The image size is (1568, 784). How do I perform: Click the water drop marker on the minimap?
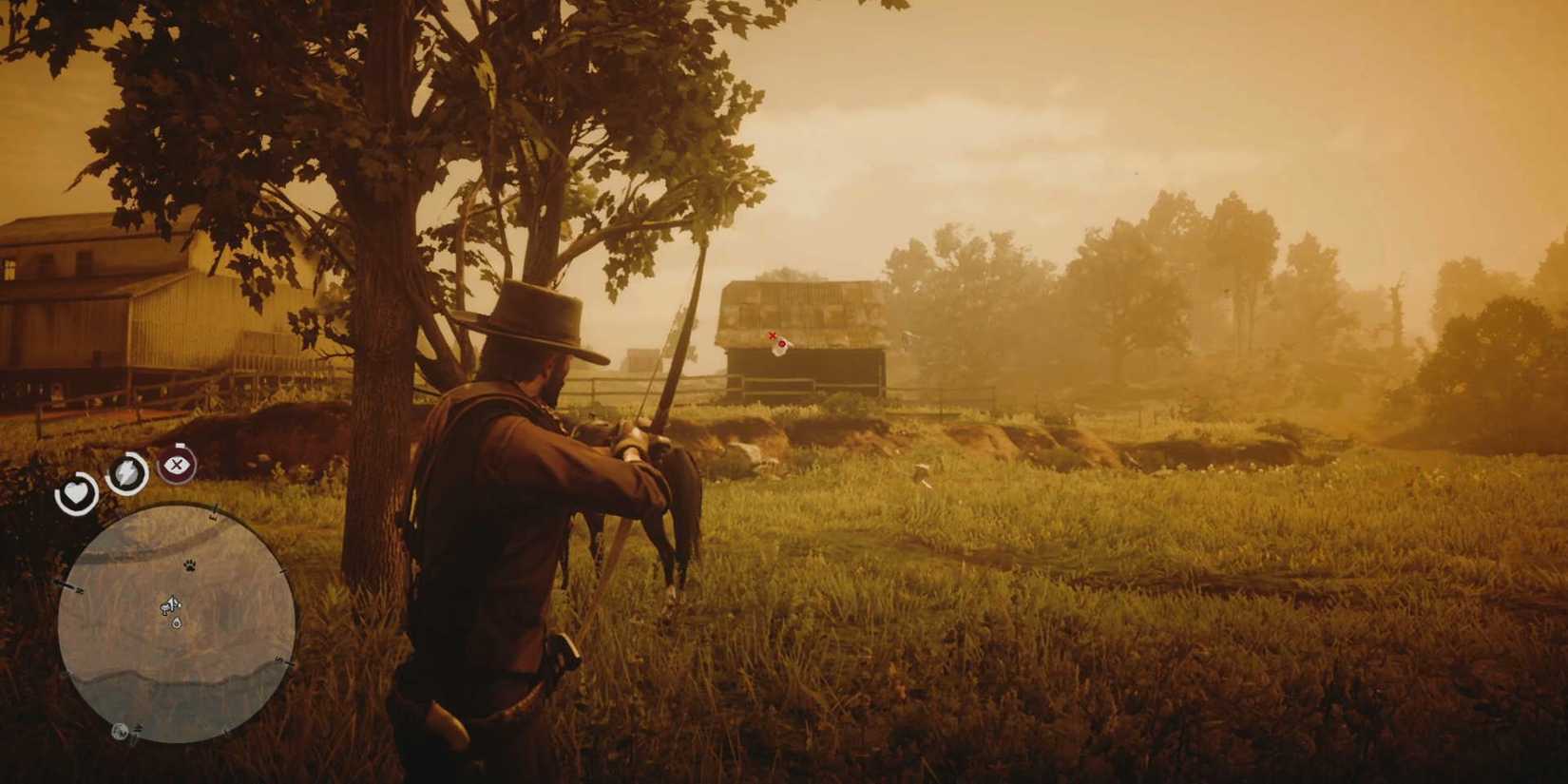click(x=176, y=623)
